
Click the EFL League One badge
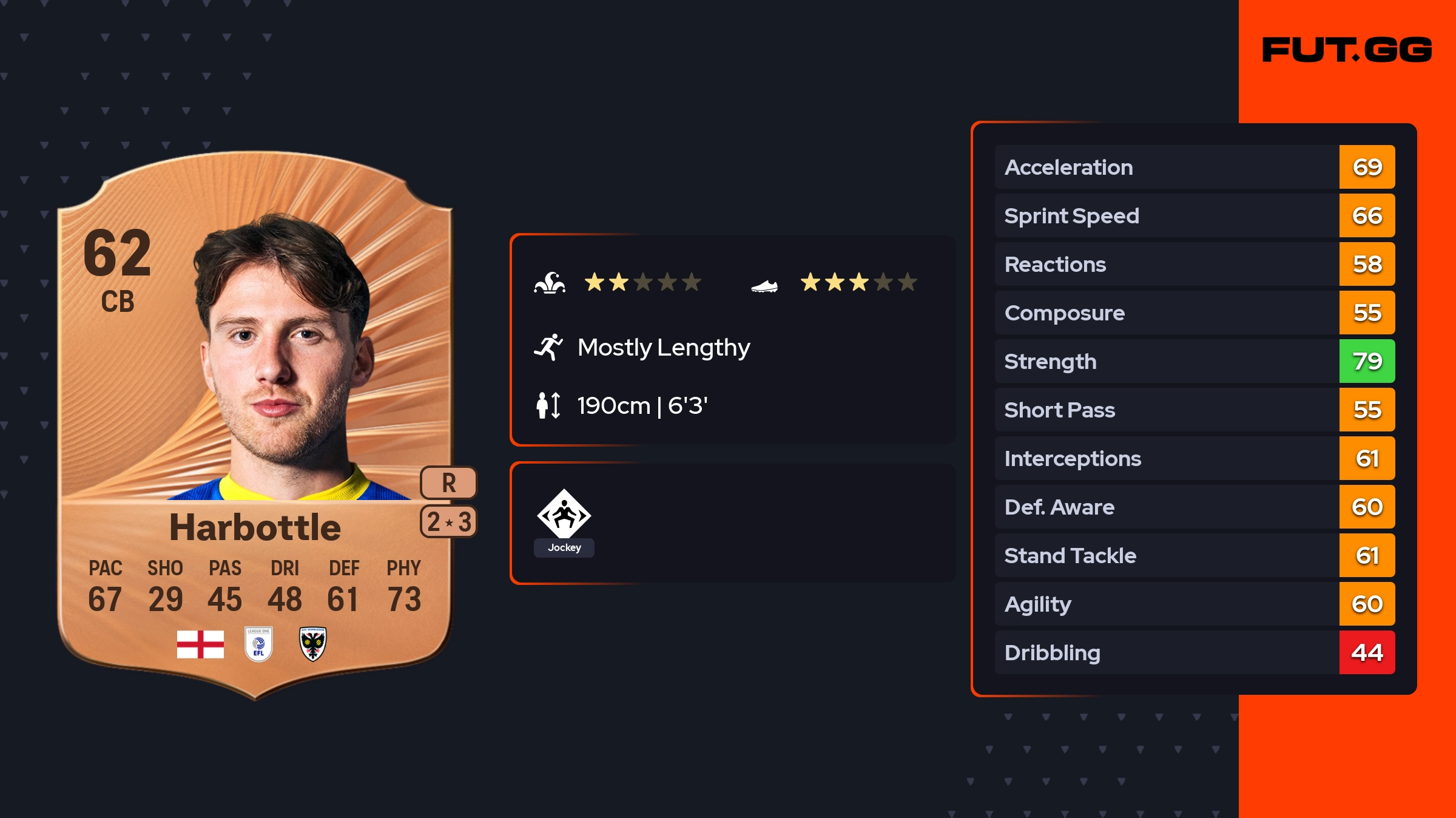pyautogui.click(x=258, y=644)
